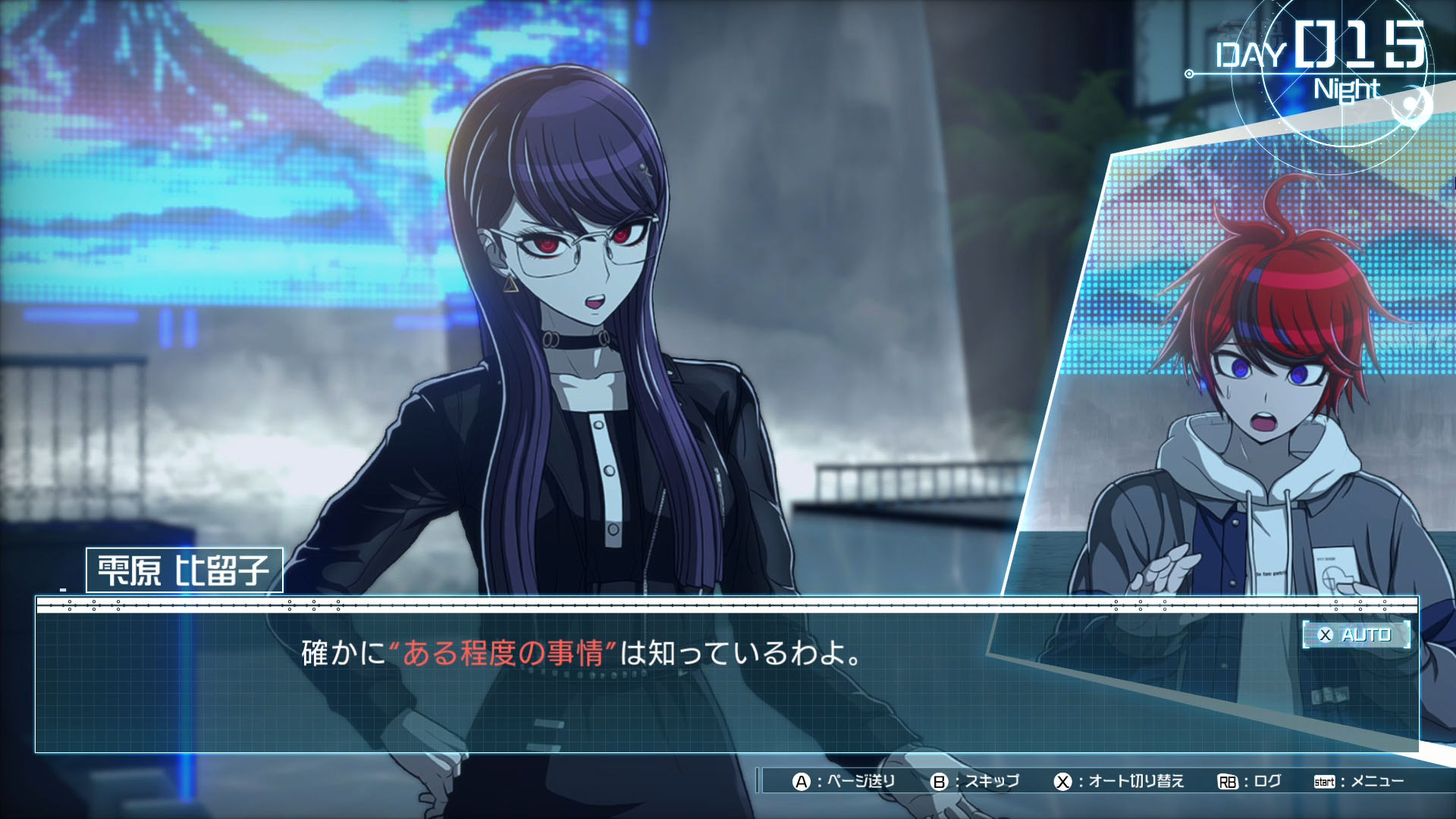Toggle the AUTO mode indicator
Screen dimensions: 1456x819
[x=1356, y=635]
